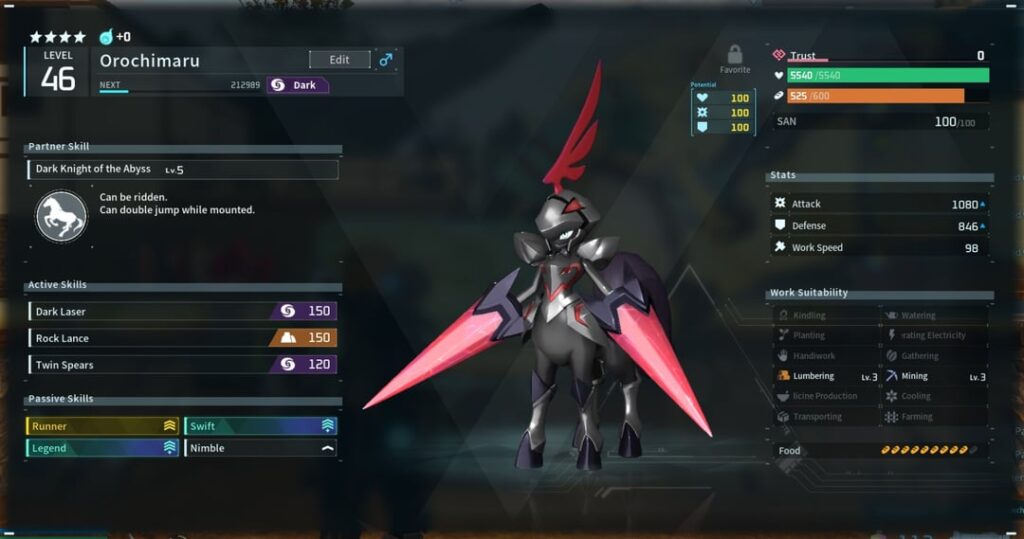This screenshot has width=1024, height=539.
Task: Select the Rock Lance active skill
Action: (182, 338)
